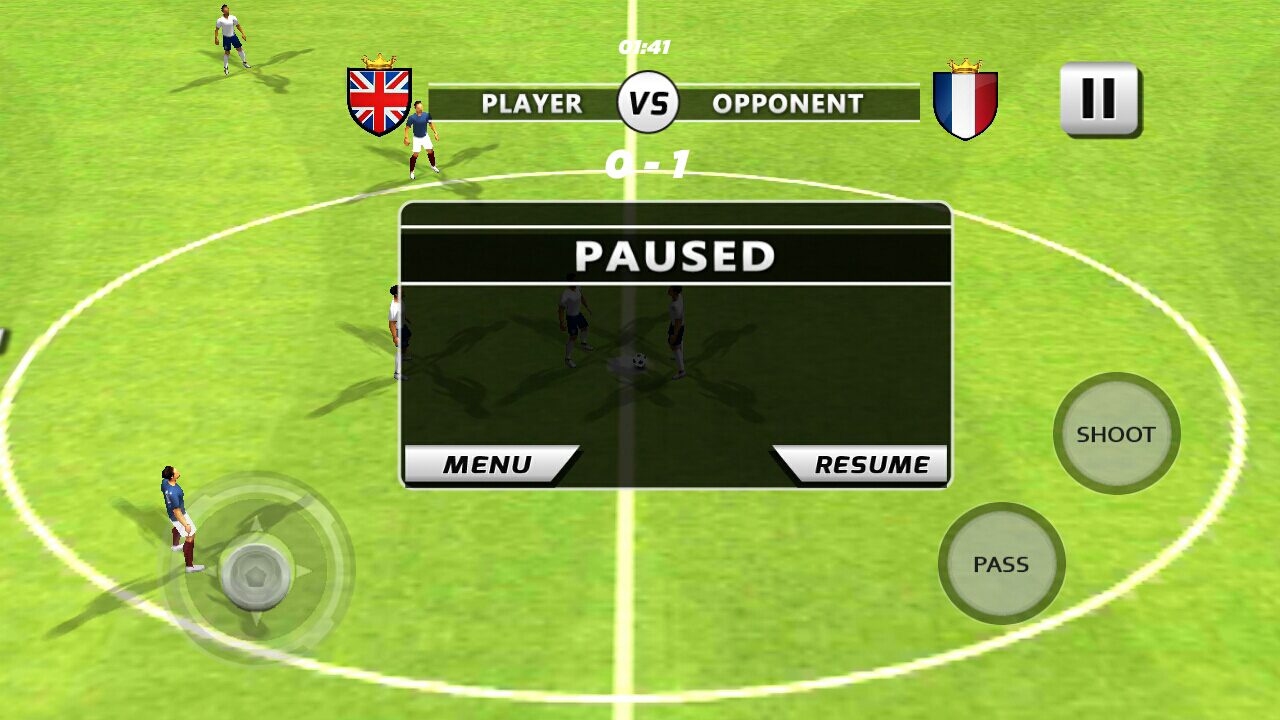Tap the SHOOT action button
Viewport: 1280px width, 720px height.
1116,434
